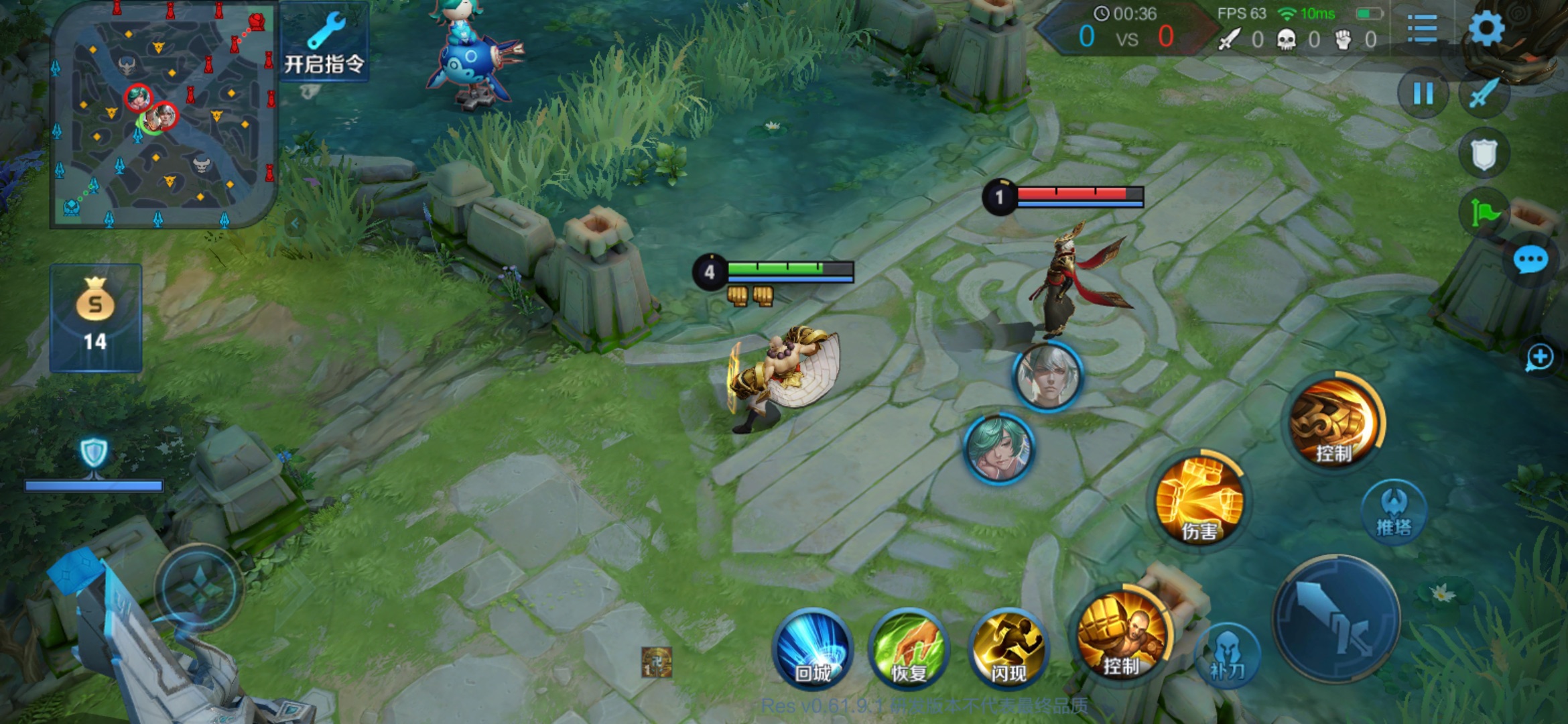Show the scoreboard list
The height and width of the screenshot is (724, 1568).
click(x=1422, y=29)
